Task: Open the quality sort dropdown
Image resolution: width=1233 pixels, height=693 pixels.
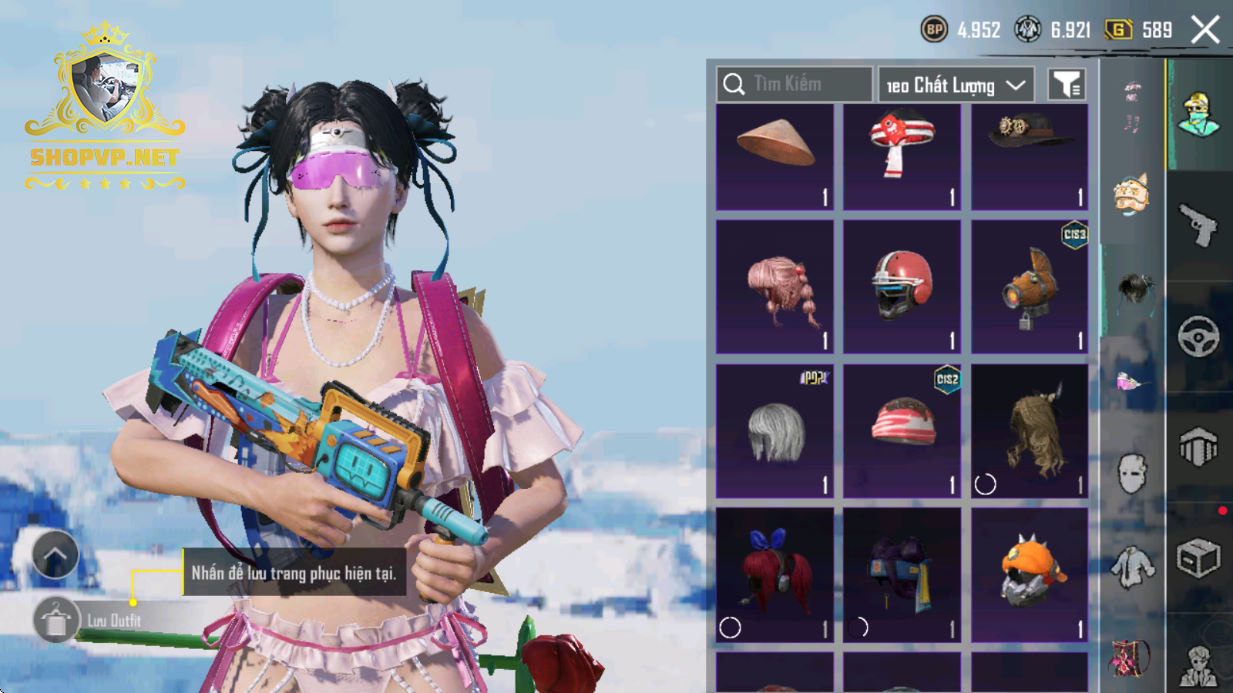Action: [955, 85]
